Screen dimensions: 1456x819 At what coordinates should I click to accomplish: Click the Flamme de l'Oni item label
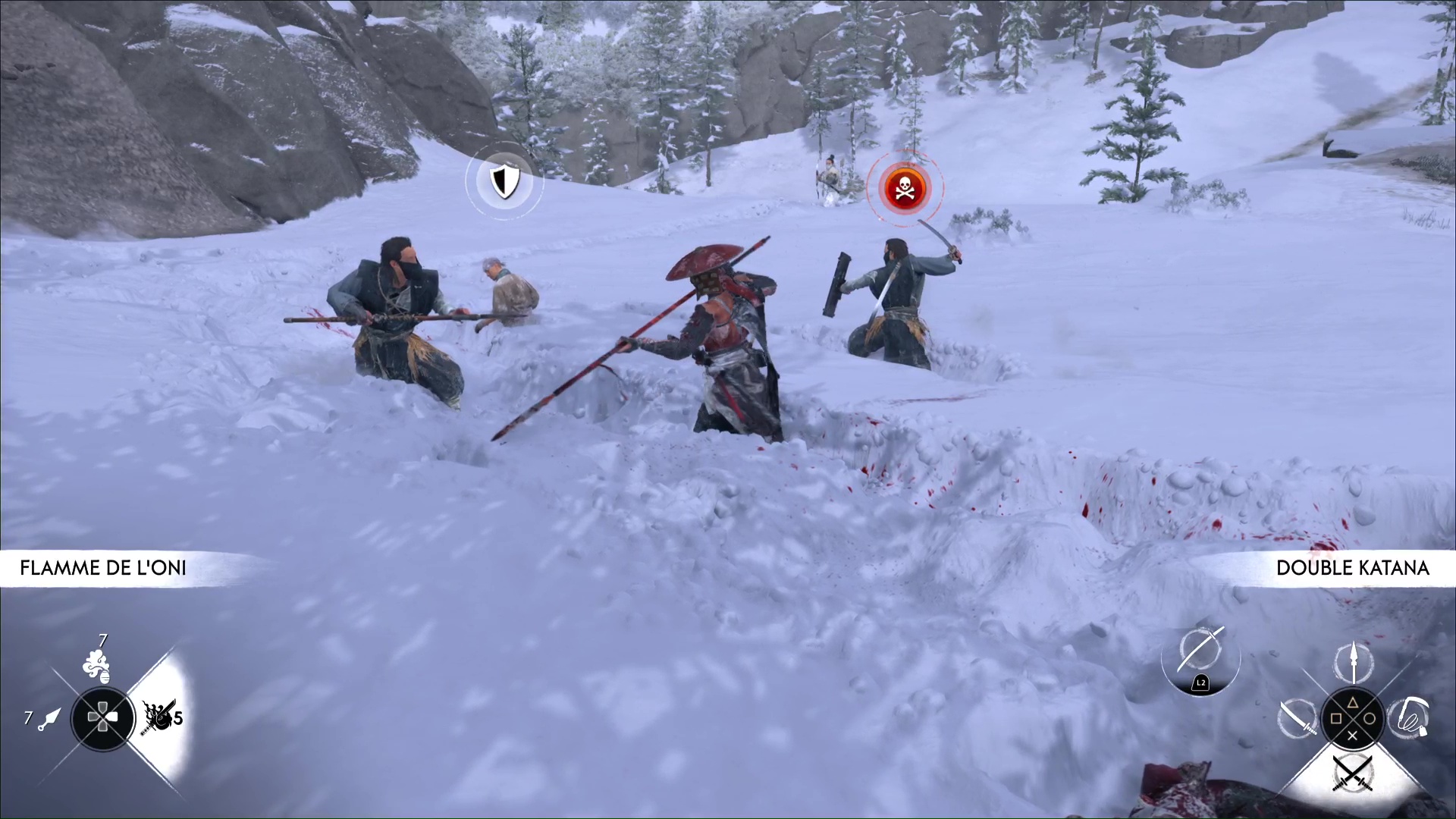point(103,568)
